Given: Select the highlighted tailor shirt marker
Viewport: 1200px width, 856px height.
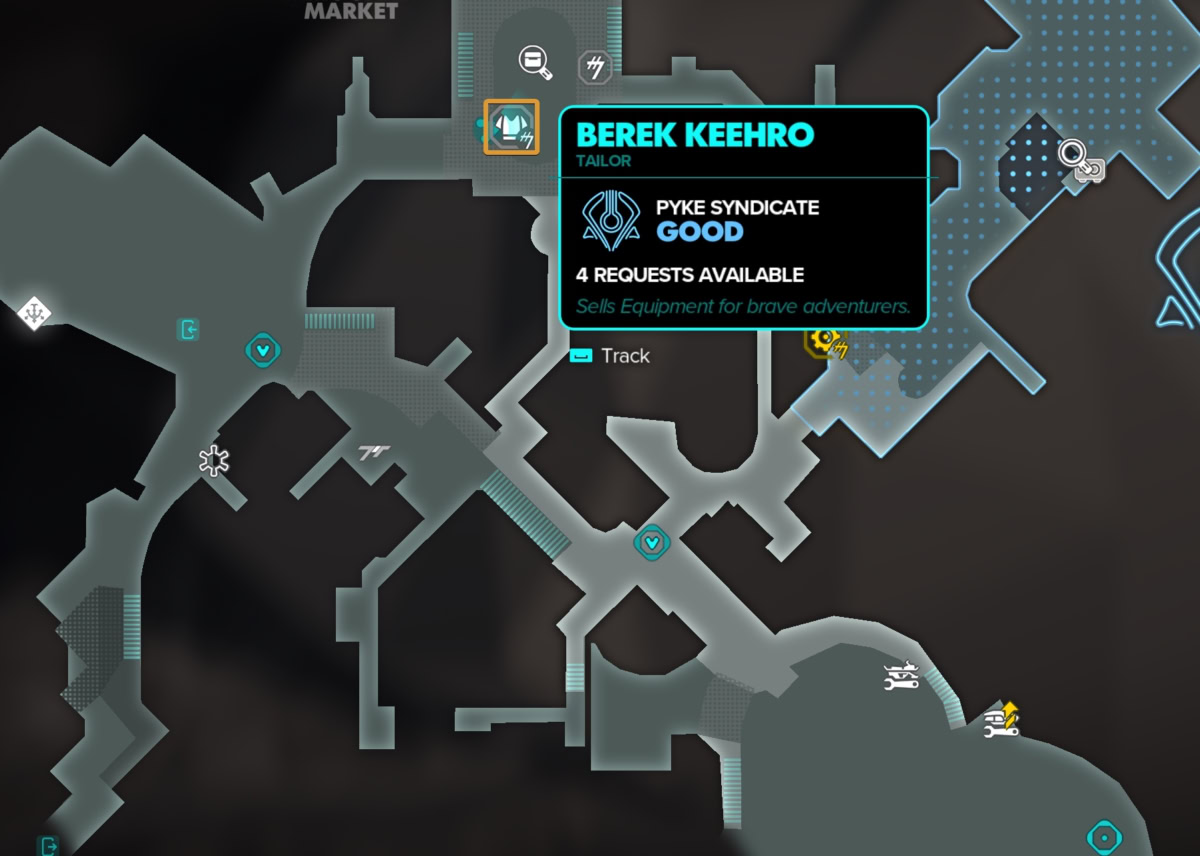Looking at the screenshot, I should pyautogui.click(x=511, y=127).
